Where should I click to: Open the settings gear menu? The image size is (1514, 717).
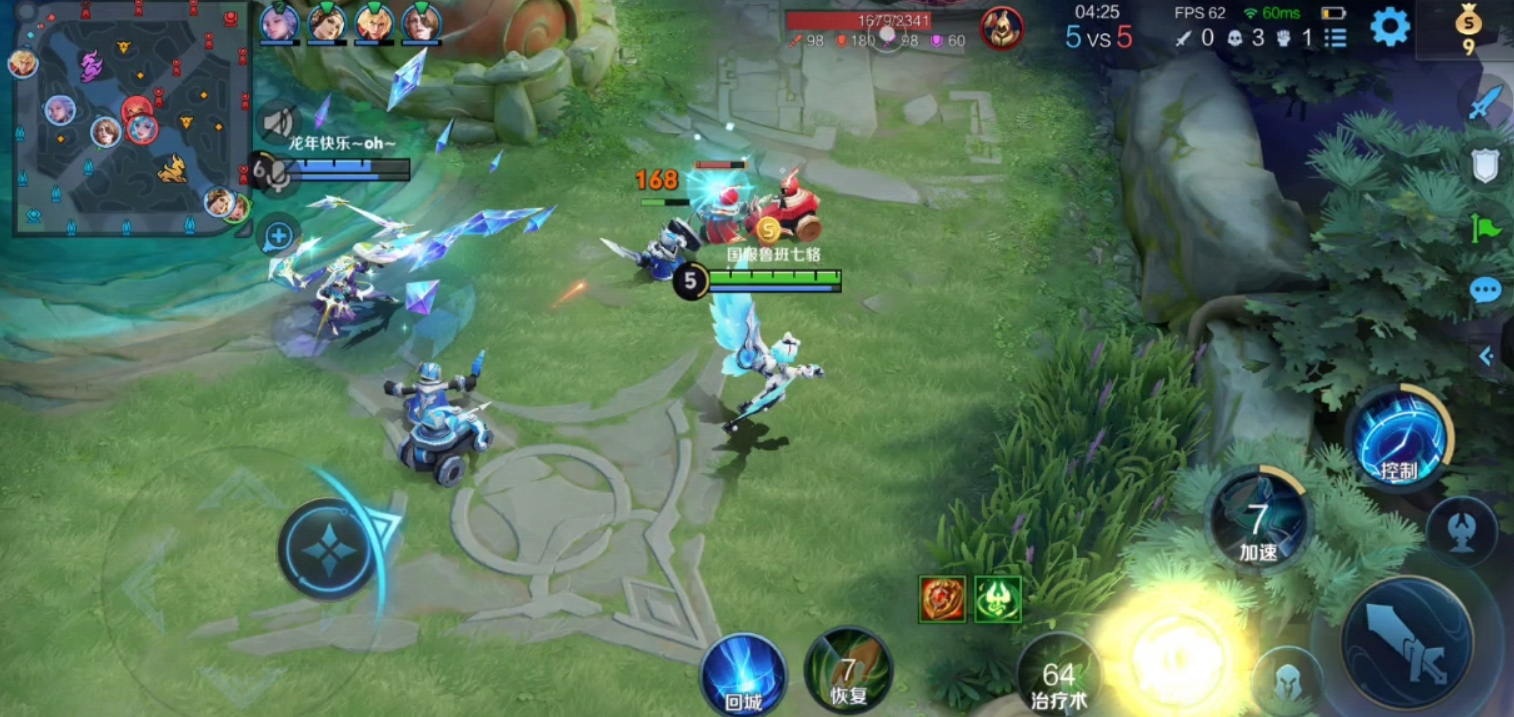1389,27
